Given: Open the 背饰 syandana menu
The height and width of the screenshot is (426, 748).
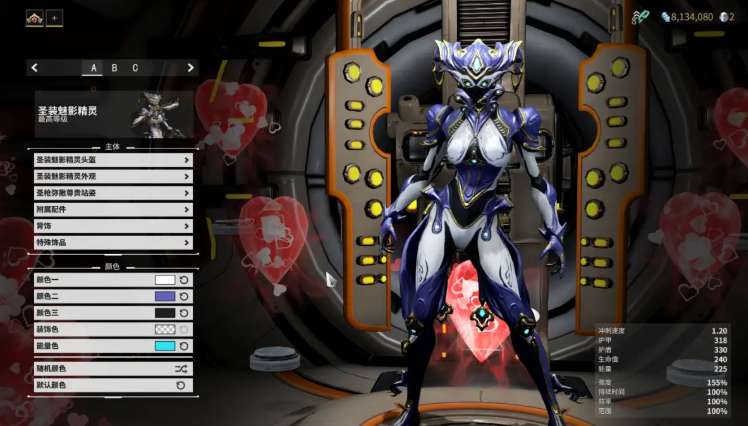Looking at the screenshot, I should tap(112, 226).
